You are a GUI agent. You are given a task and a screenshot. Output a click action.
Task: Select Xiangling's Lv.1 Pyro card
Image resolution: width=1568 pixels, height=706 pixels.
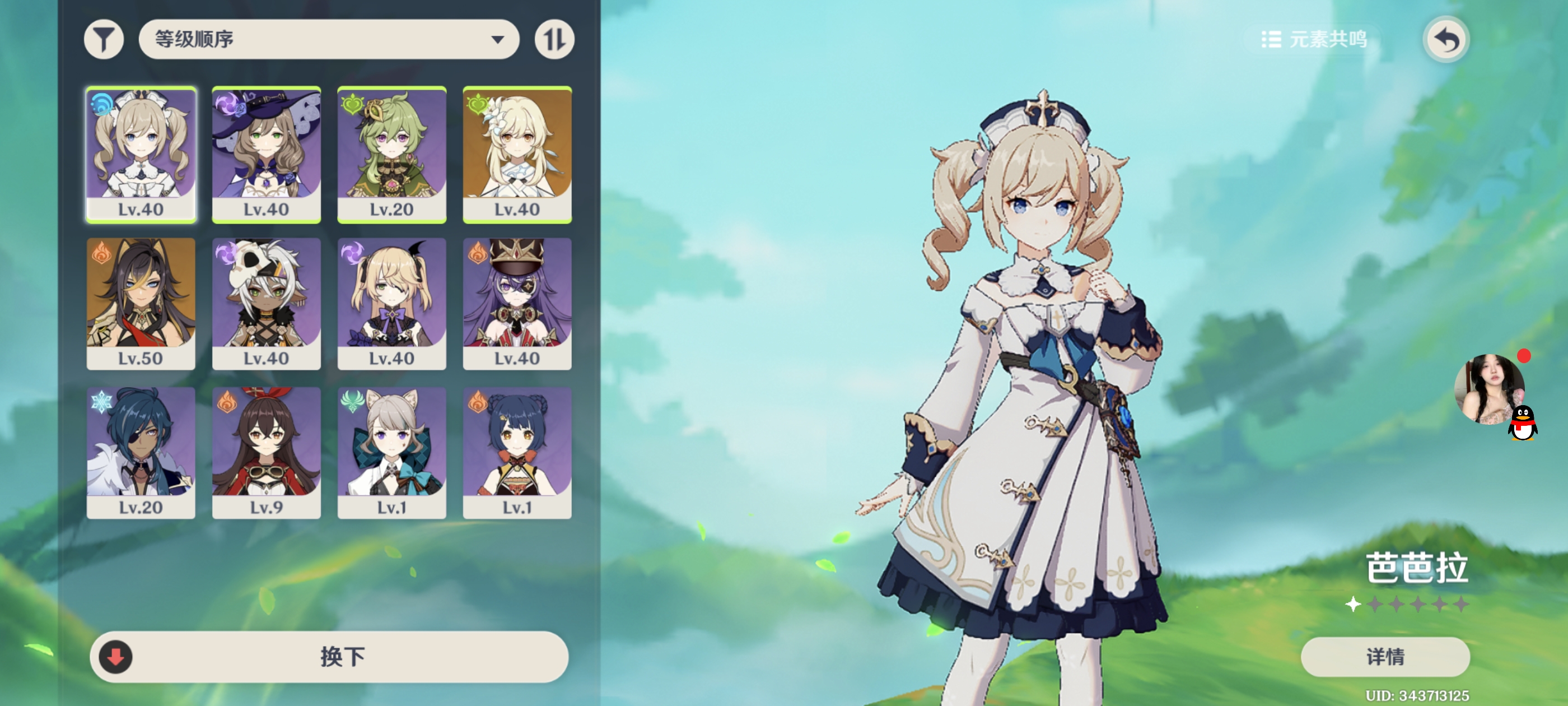click(517, 453)
